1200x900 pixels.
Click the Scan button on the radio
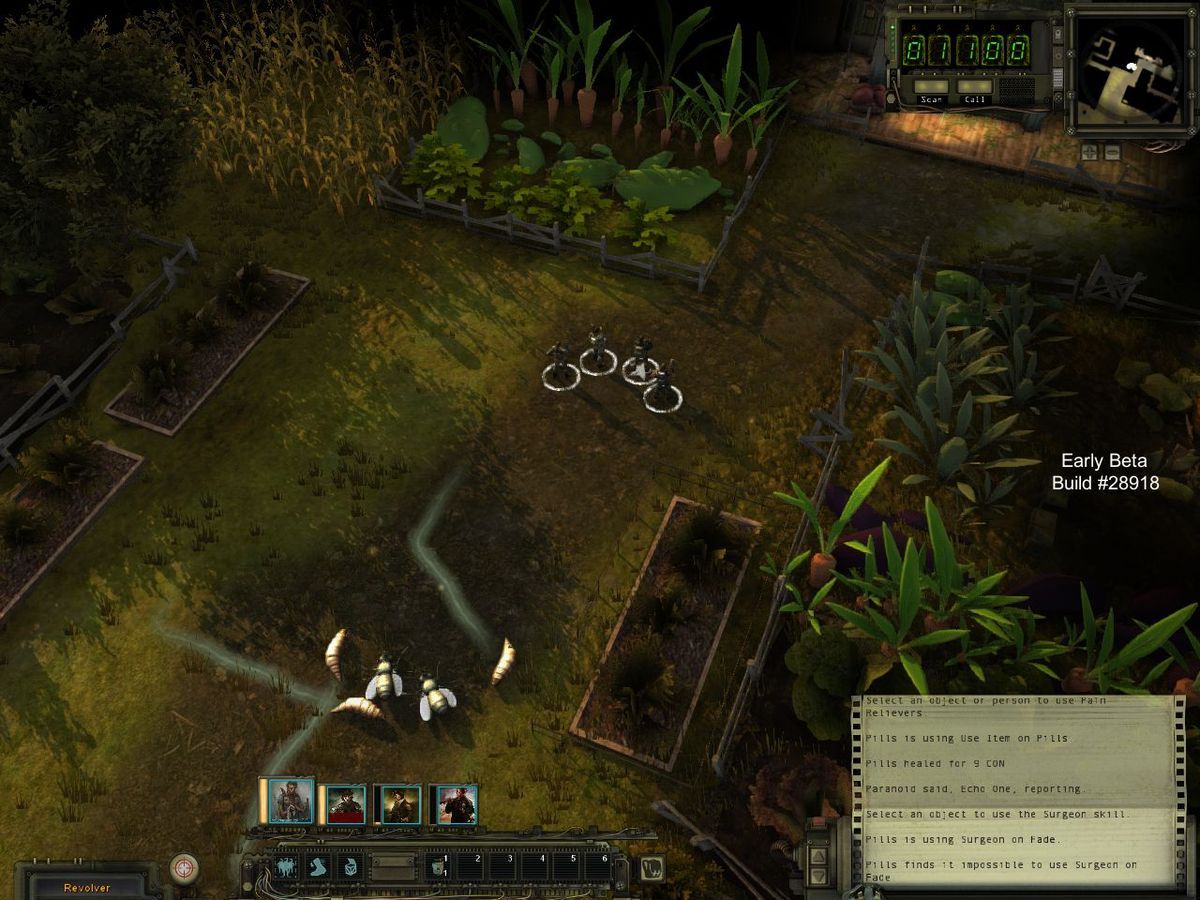pyautogui.click(x=932, y=87)
